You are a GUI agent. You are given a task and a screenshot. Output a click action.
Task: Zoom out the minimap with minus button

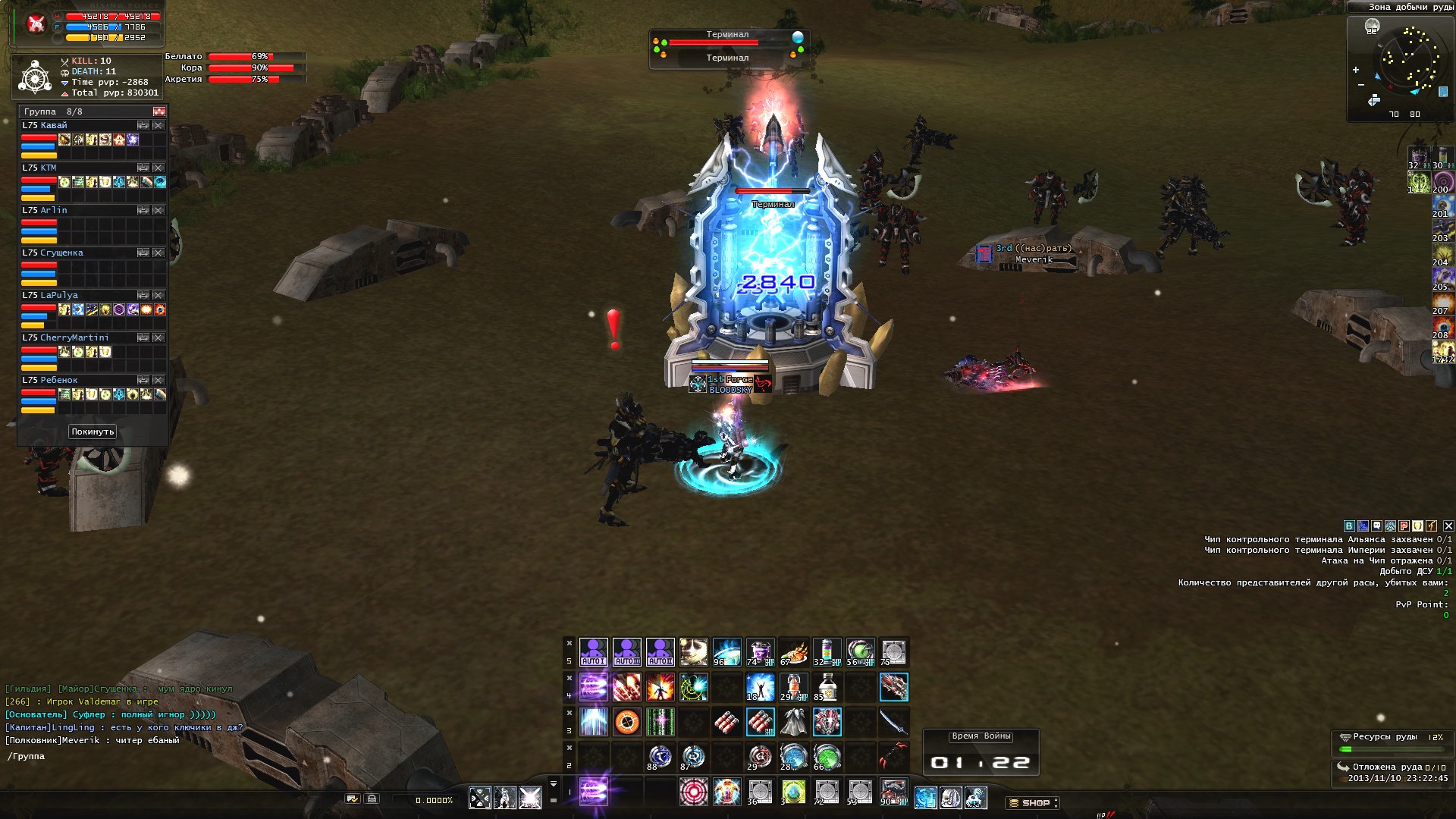[1361, 85]
